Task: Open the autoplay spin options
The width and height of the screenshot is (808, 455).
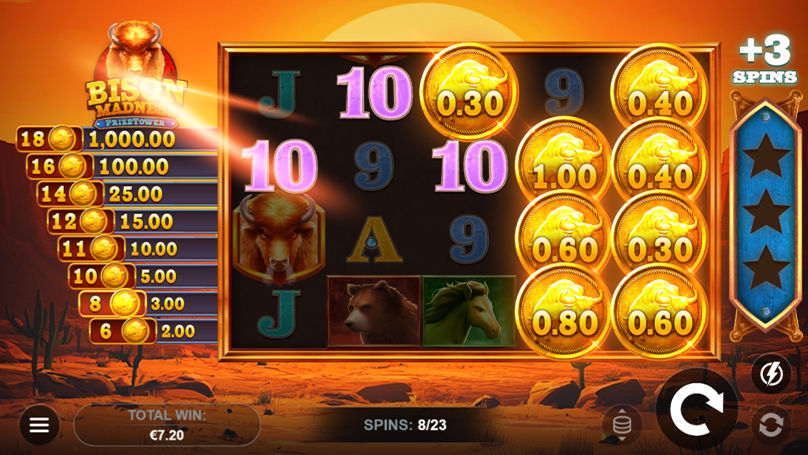Action: pos(770,425)
